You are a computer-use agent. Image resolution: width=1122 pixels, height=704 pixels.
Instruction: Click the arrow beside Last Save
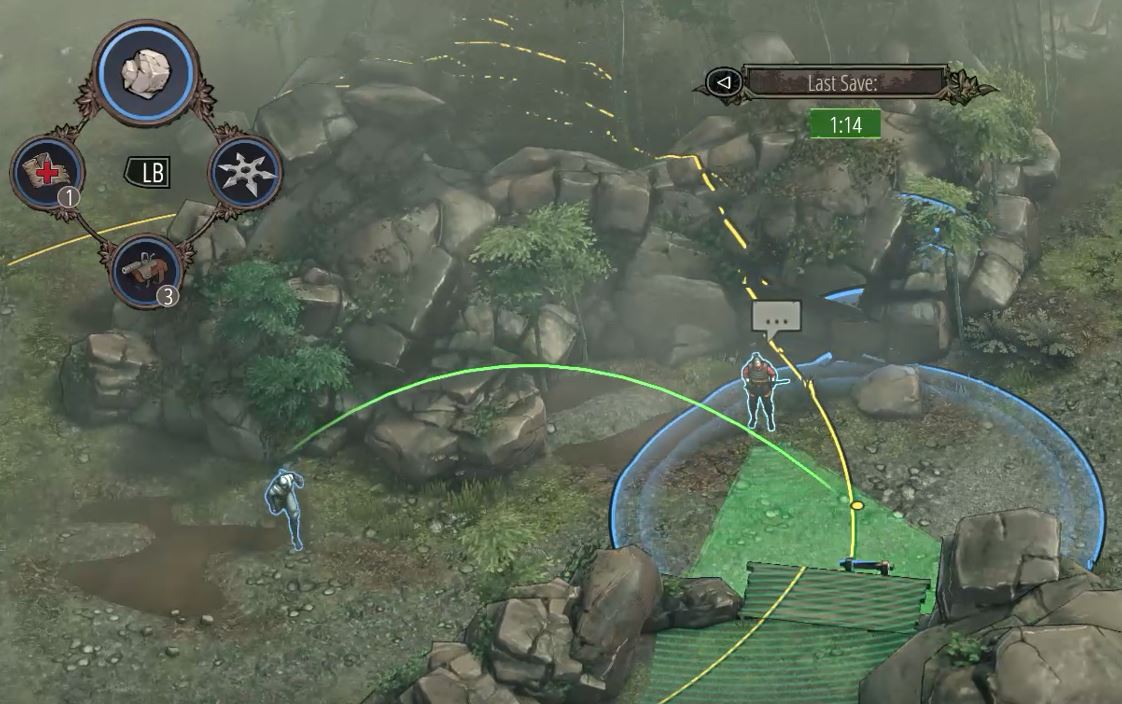pos(723,82)
